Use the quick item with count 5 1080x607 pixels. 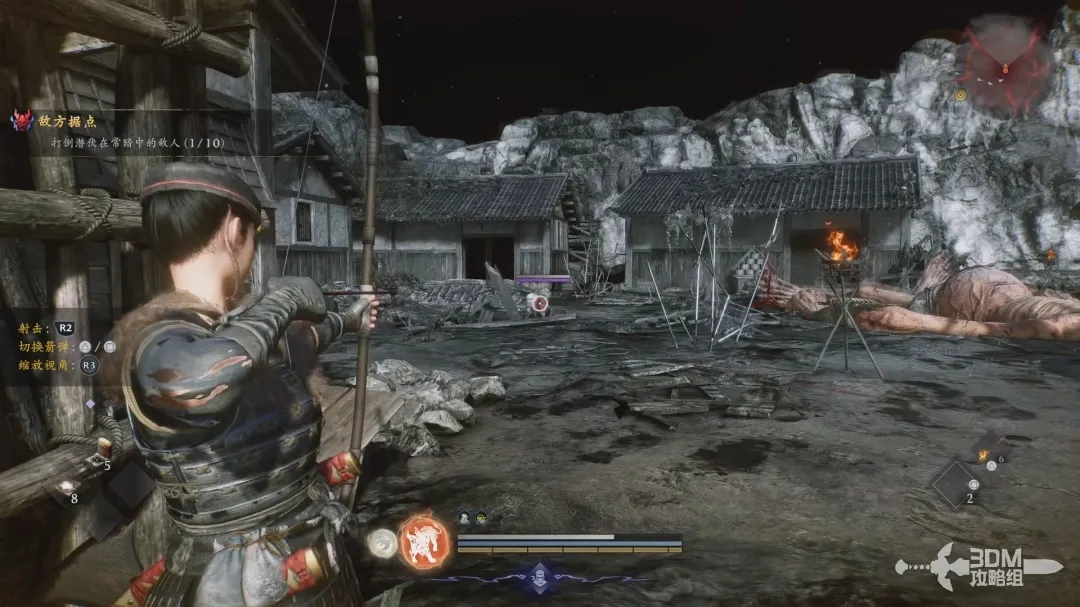click(100, 448)
